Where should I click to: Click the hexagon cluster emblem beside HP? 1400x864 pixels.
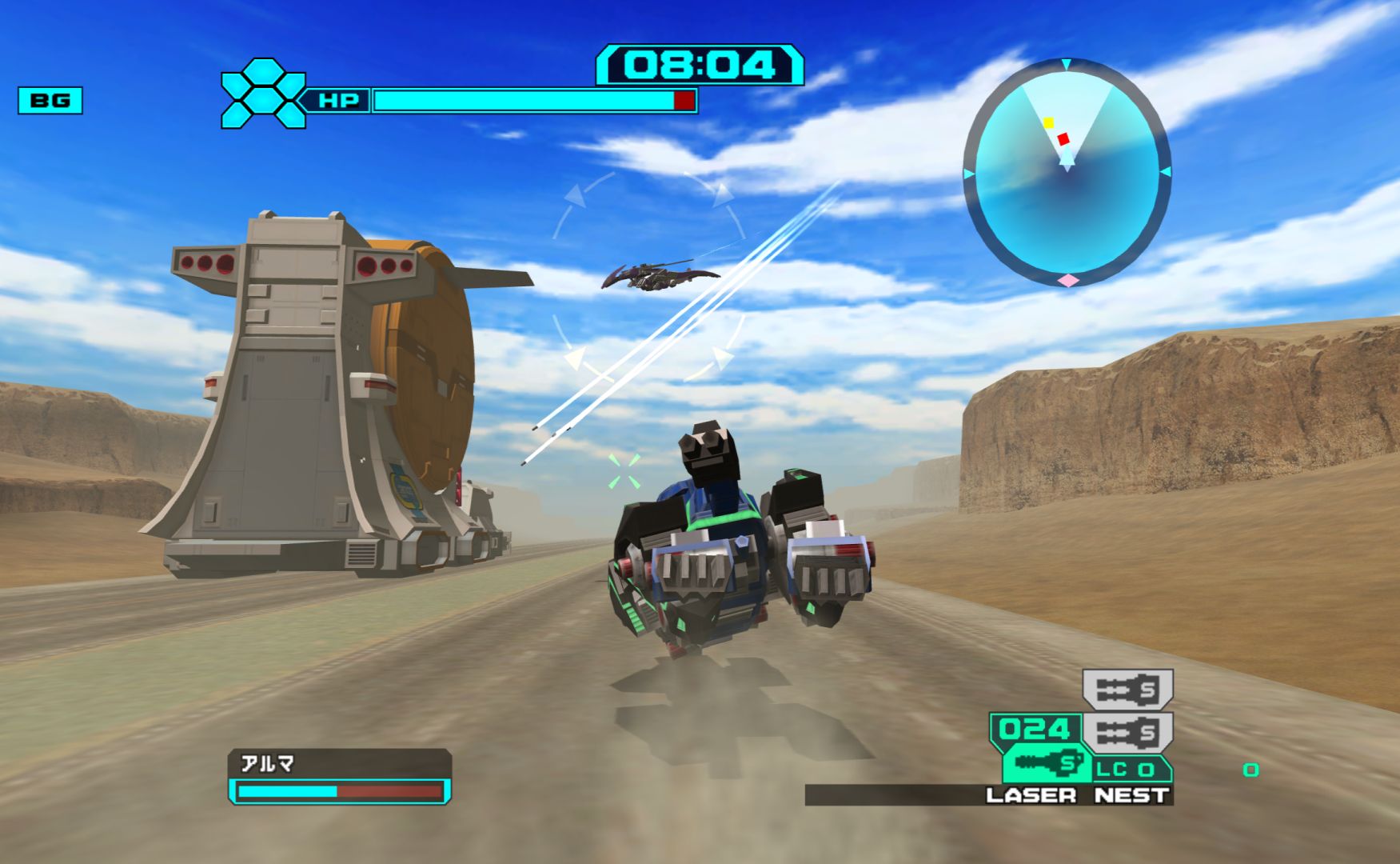(x=262, y=94)
